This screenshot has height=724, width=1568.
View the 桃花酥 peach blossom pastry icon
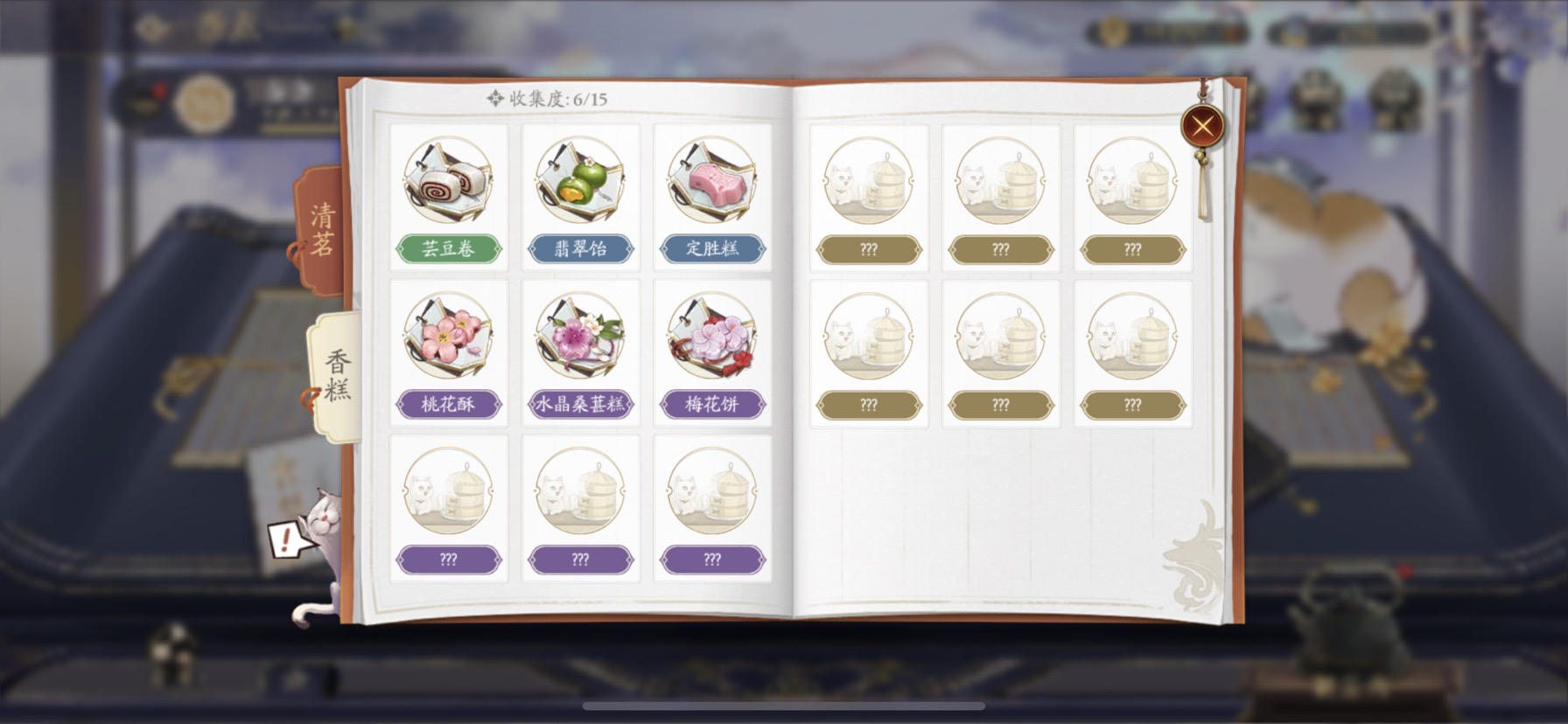[449, 341]
